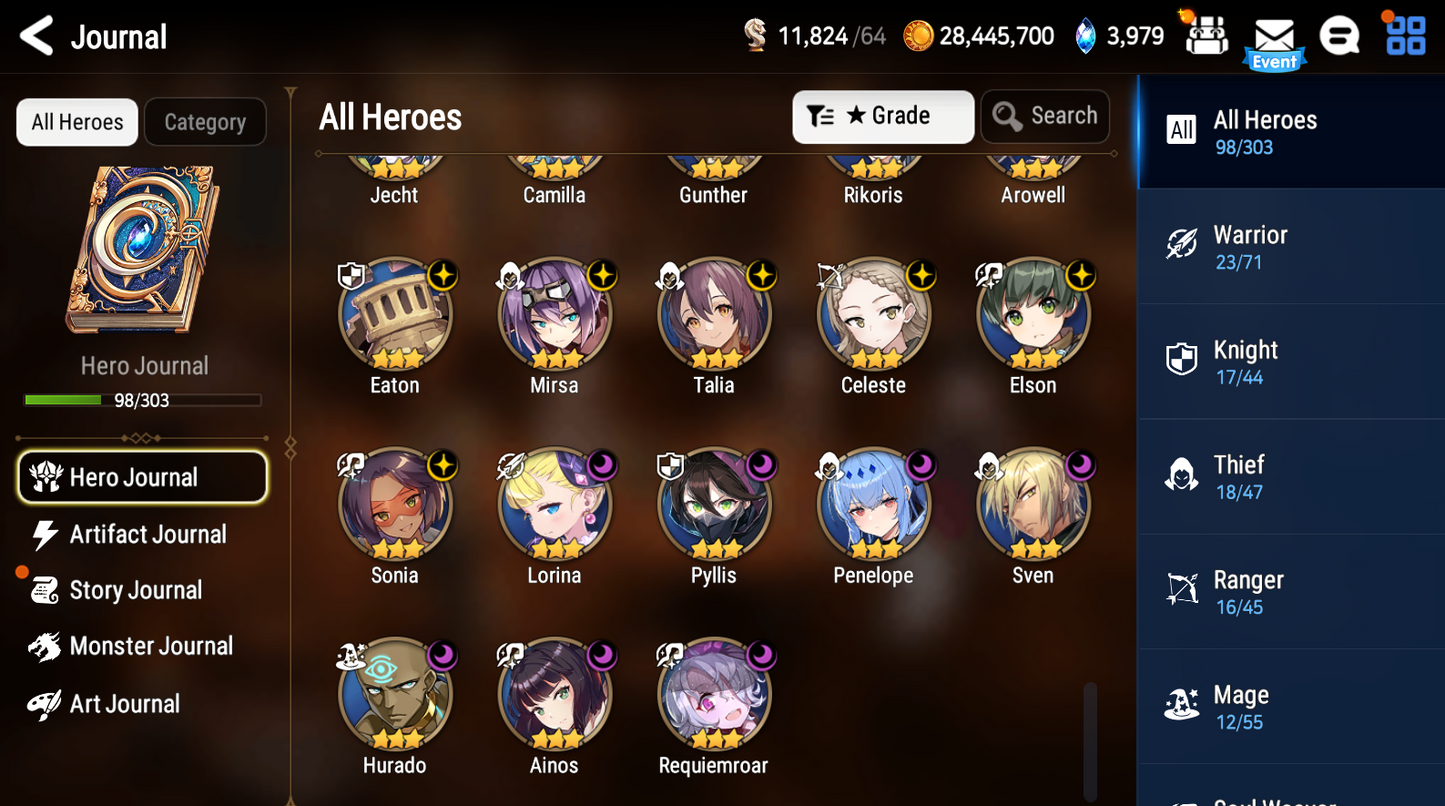Select the All Heroes filter button
Viewport: 1445px width, 806px height.
point(76,121)
